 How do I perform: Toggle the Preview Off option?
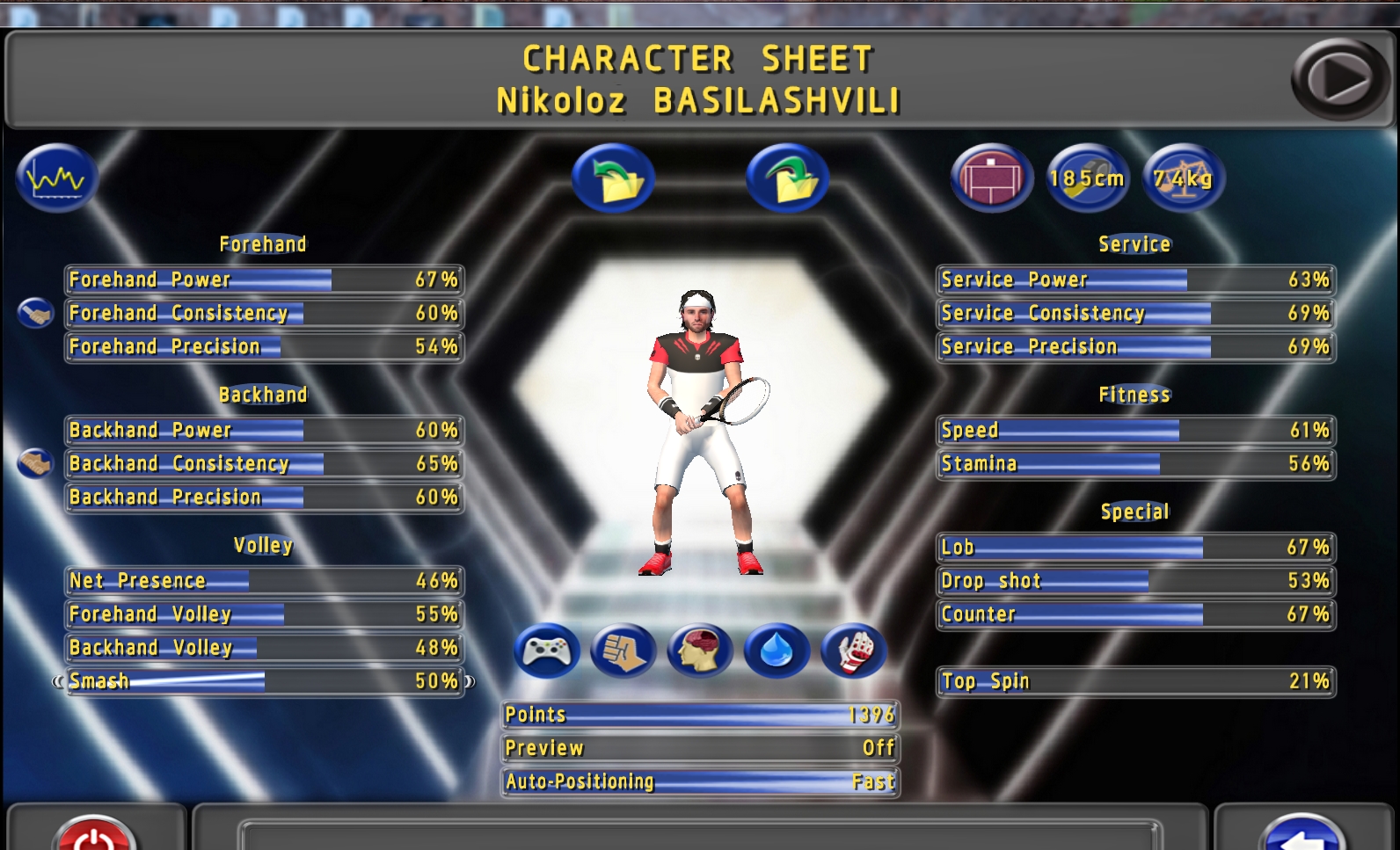click(x=700, y=748)
